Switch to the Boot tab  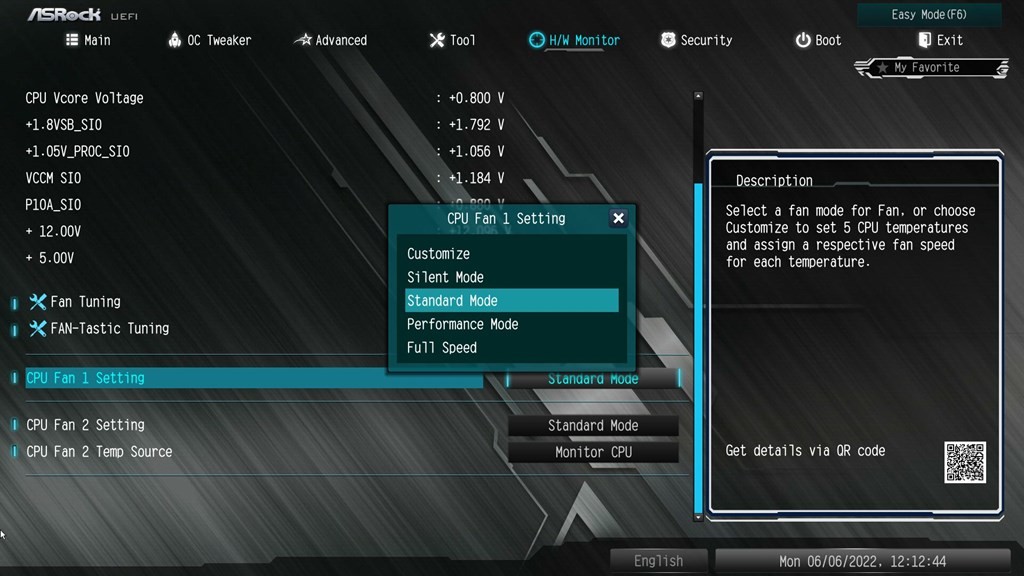tap(818, 40)
